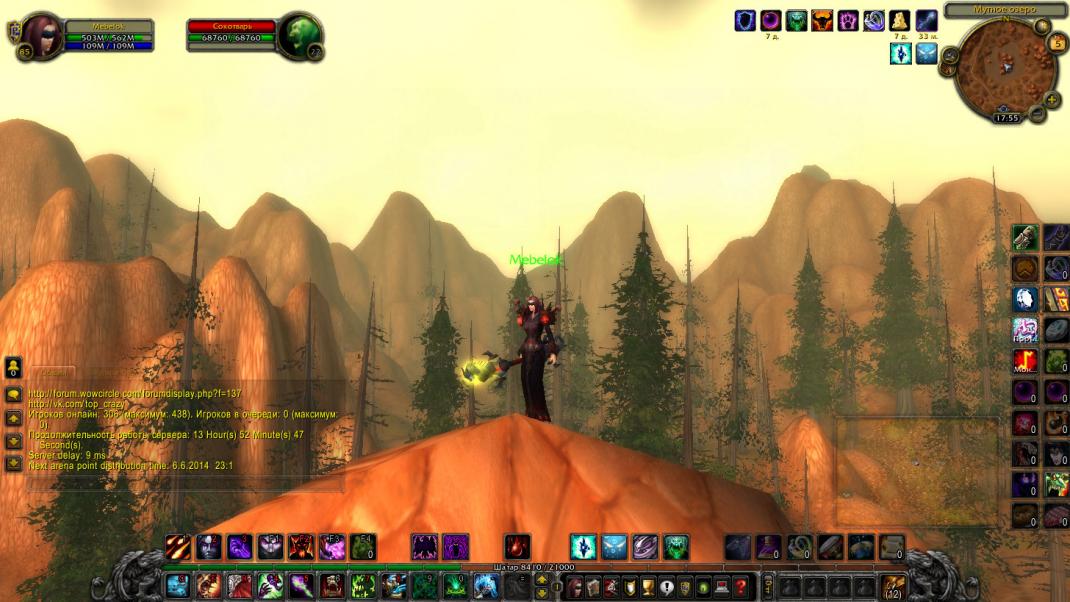
Task: Select the Сокотварь target portrait
Action: 299,35
